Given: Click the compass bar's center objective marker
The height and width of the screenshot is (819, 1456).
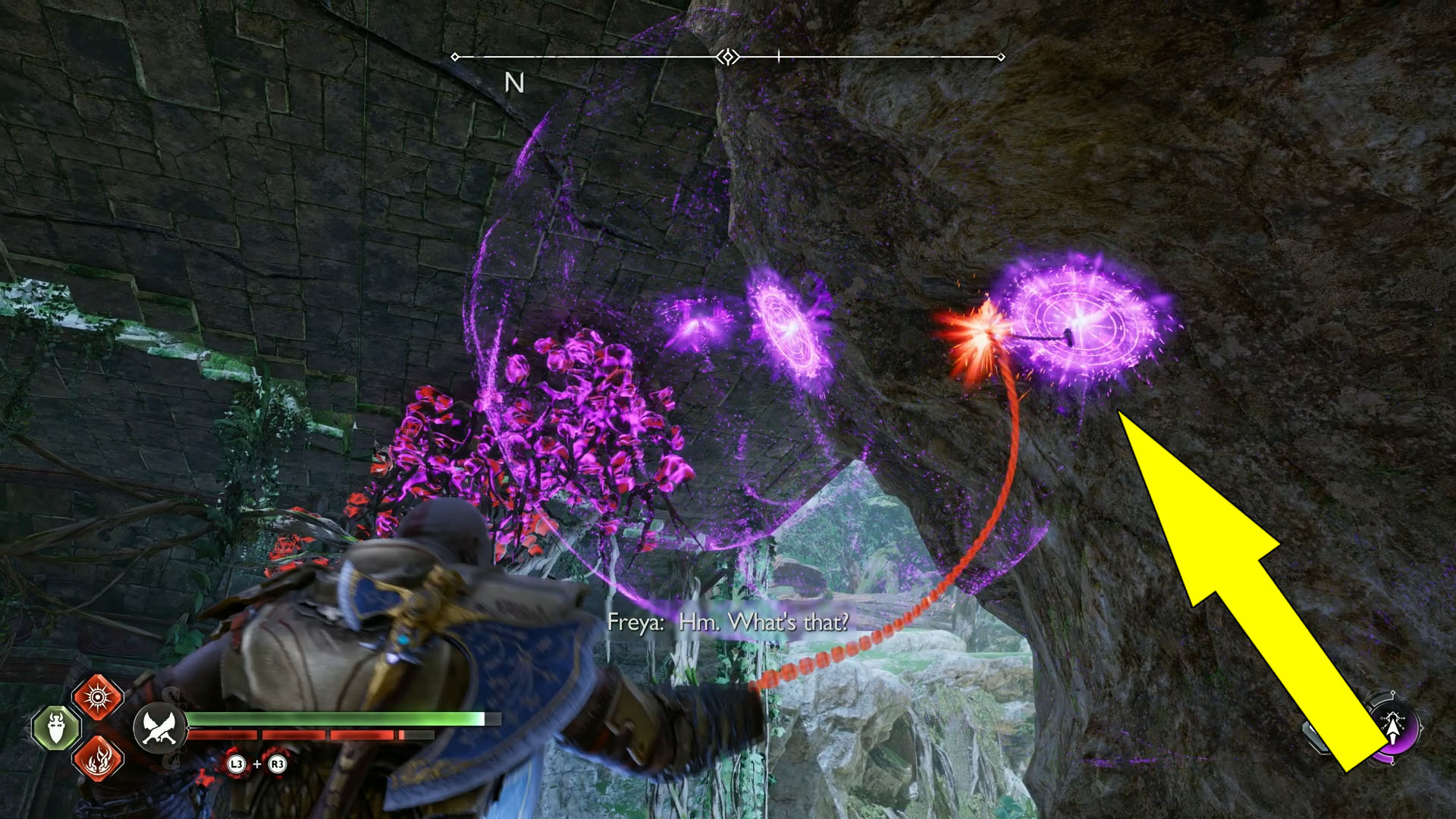Looking at the screenshot, I should (728, 57).
